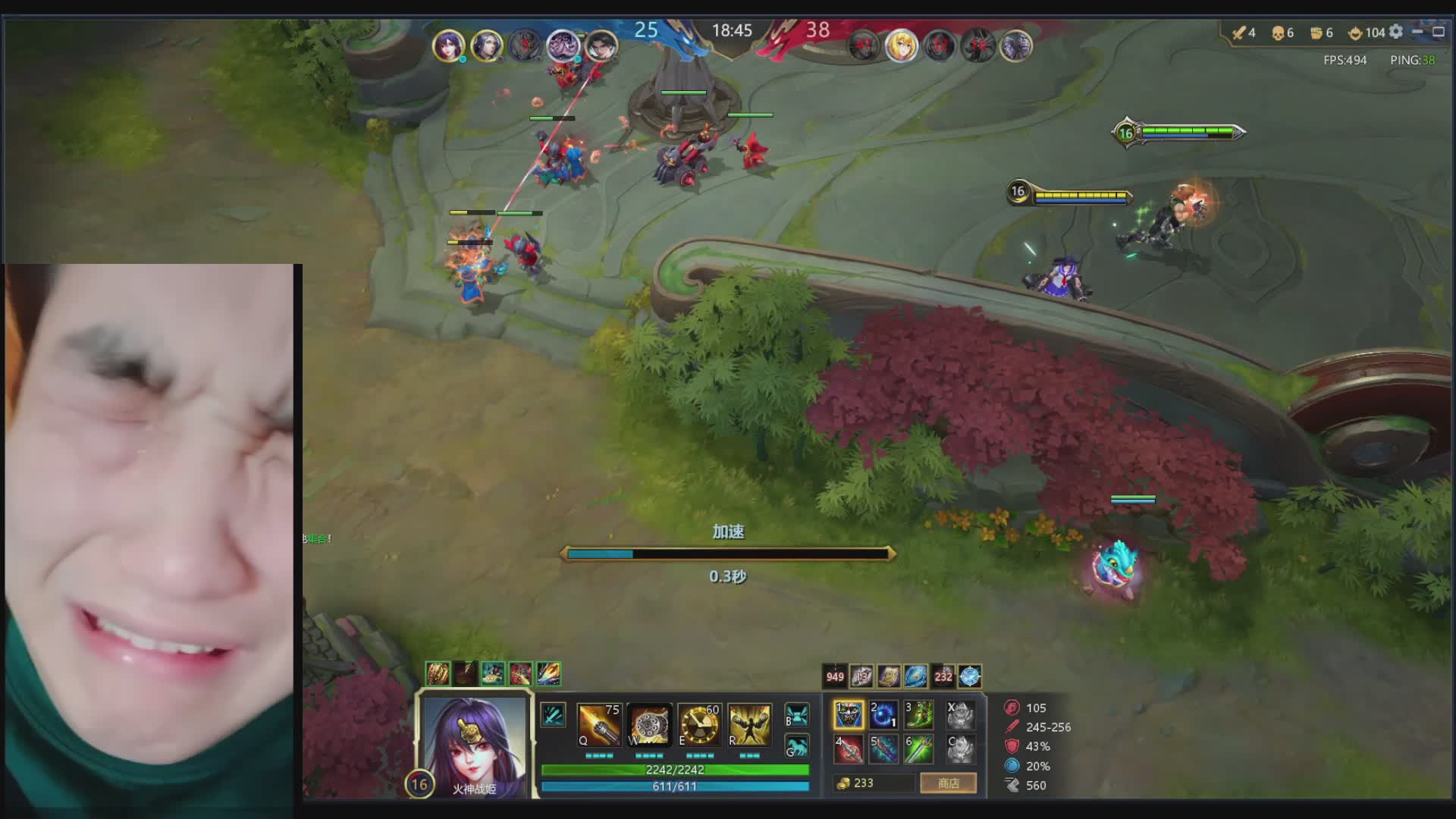The height and width of the screenshot is (819, 1456).
Task: Activate the Q gatling gun ability
Action: 598,725
